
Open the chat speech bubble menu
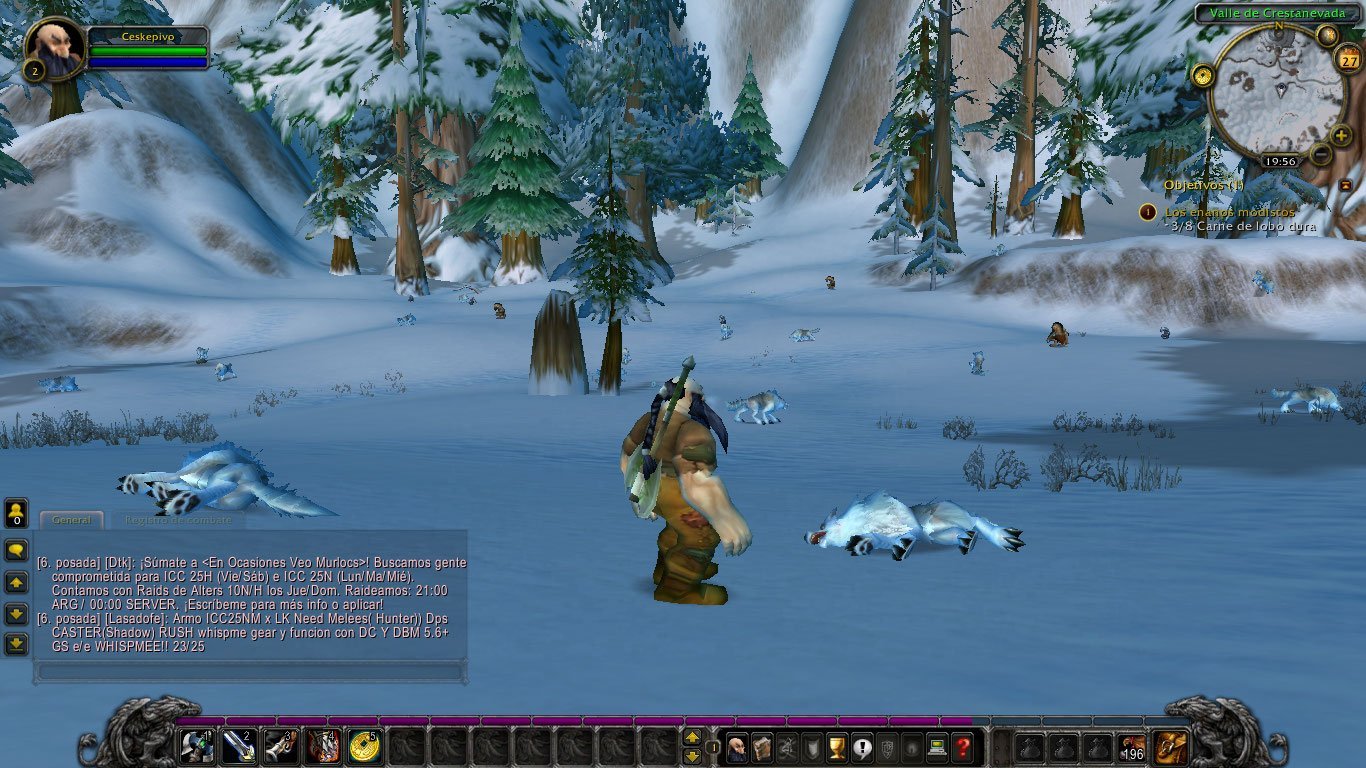16,550
